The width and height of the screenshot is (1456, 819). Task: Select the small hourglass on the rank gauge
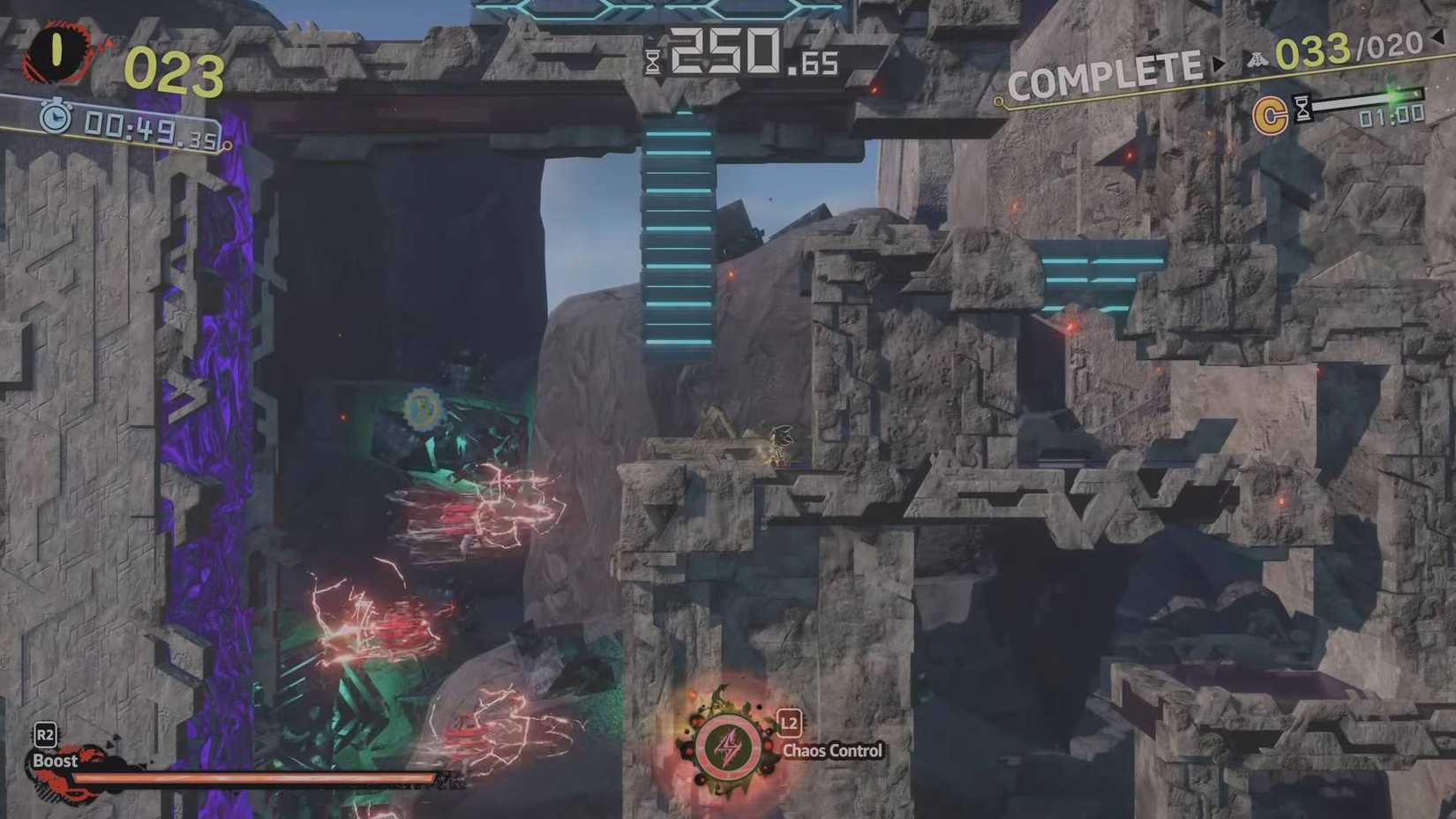pos(1302,109)
